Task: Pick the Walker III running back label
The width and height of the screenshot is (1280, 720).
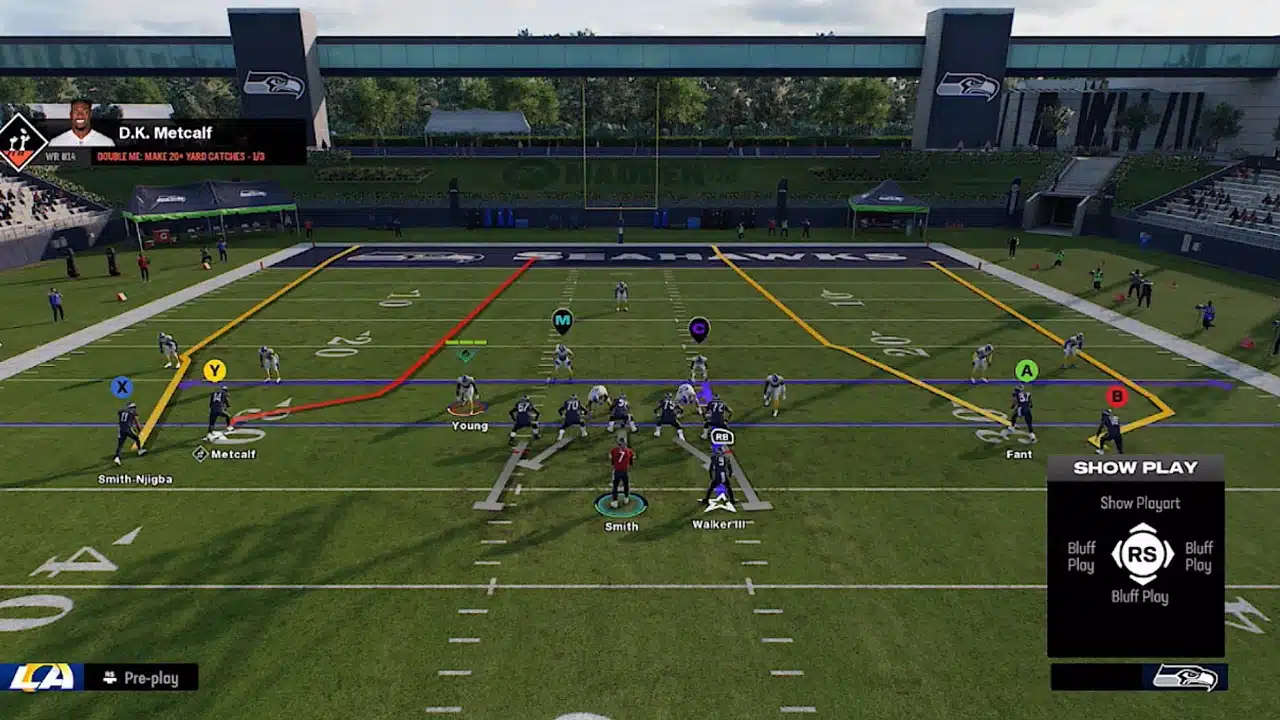Action: [719, 524]
